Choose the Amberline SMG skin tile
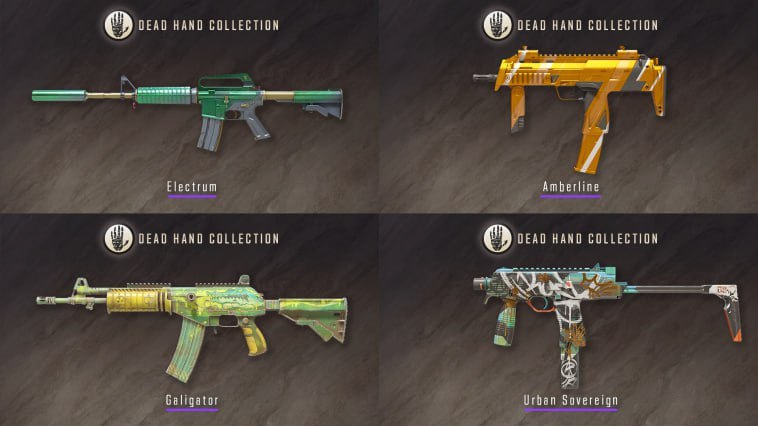 tap(569, 107)
